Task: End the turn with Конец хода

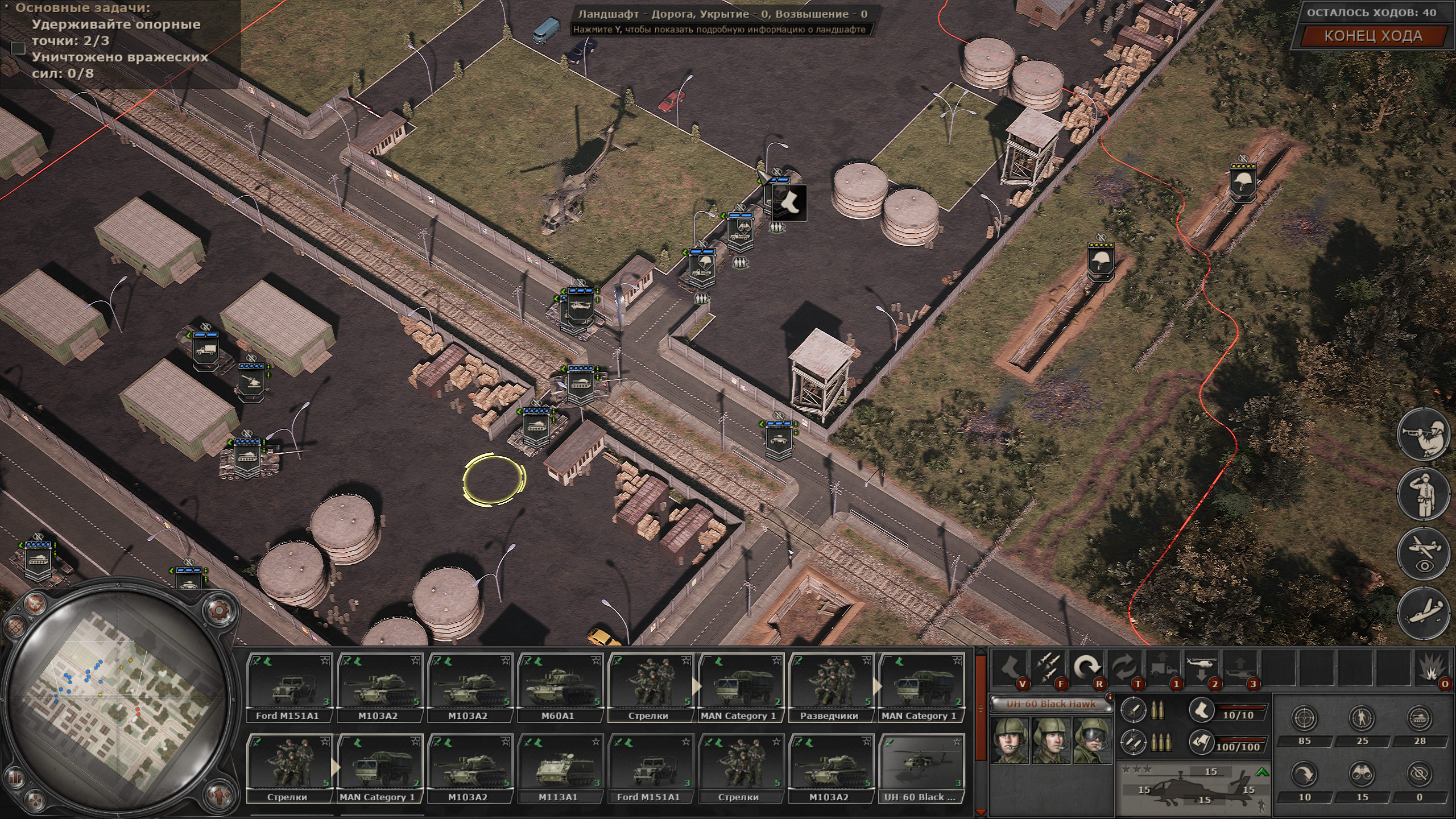Action: tap(1373, 36)
